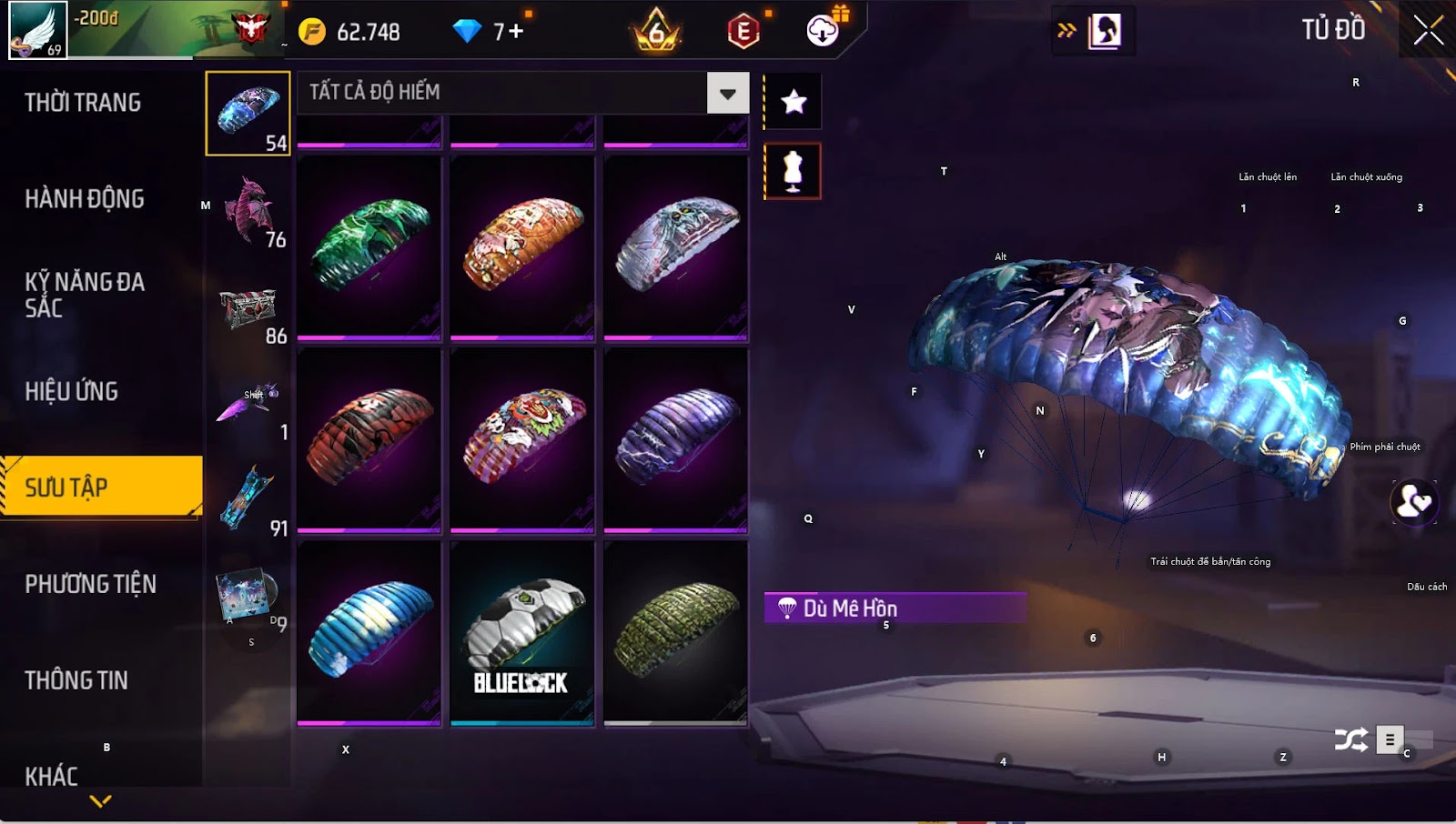This screenshot has height=824, width=1456.
Task: Open the Thời Trang category
Action: pyautogui.click(x=83, y=103)
